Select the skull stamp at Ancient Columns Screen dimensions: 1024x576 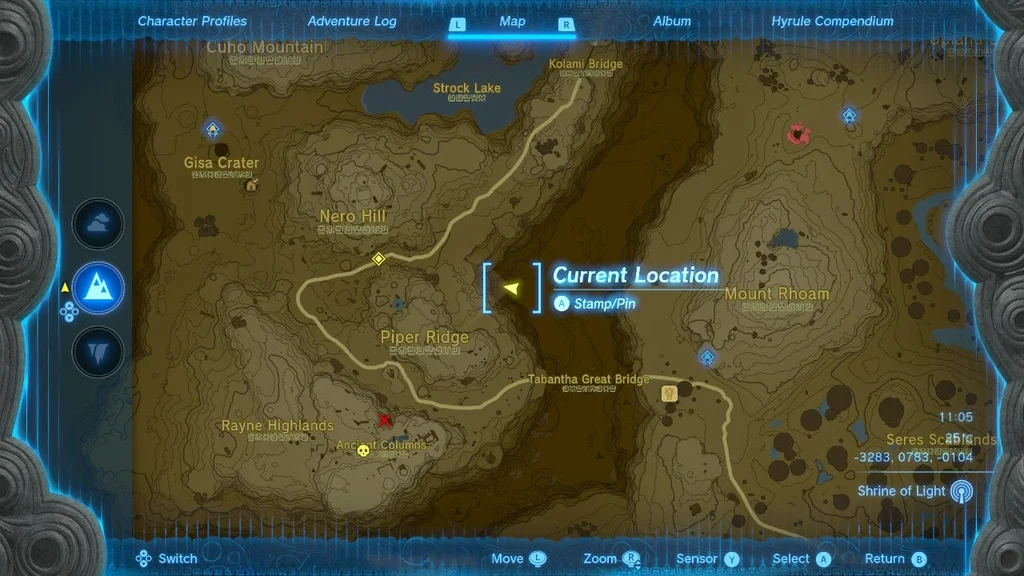coord(364,451)
